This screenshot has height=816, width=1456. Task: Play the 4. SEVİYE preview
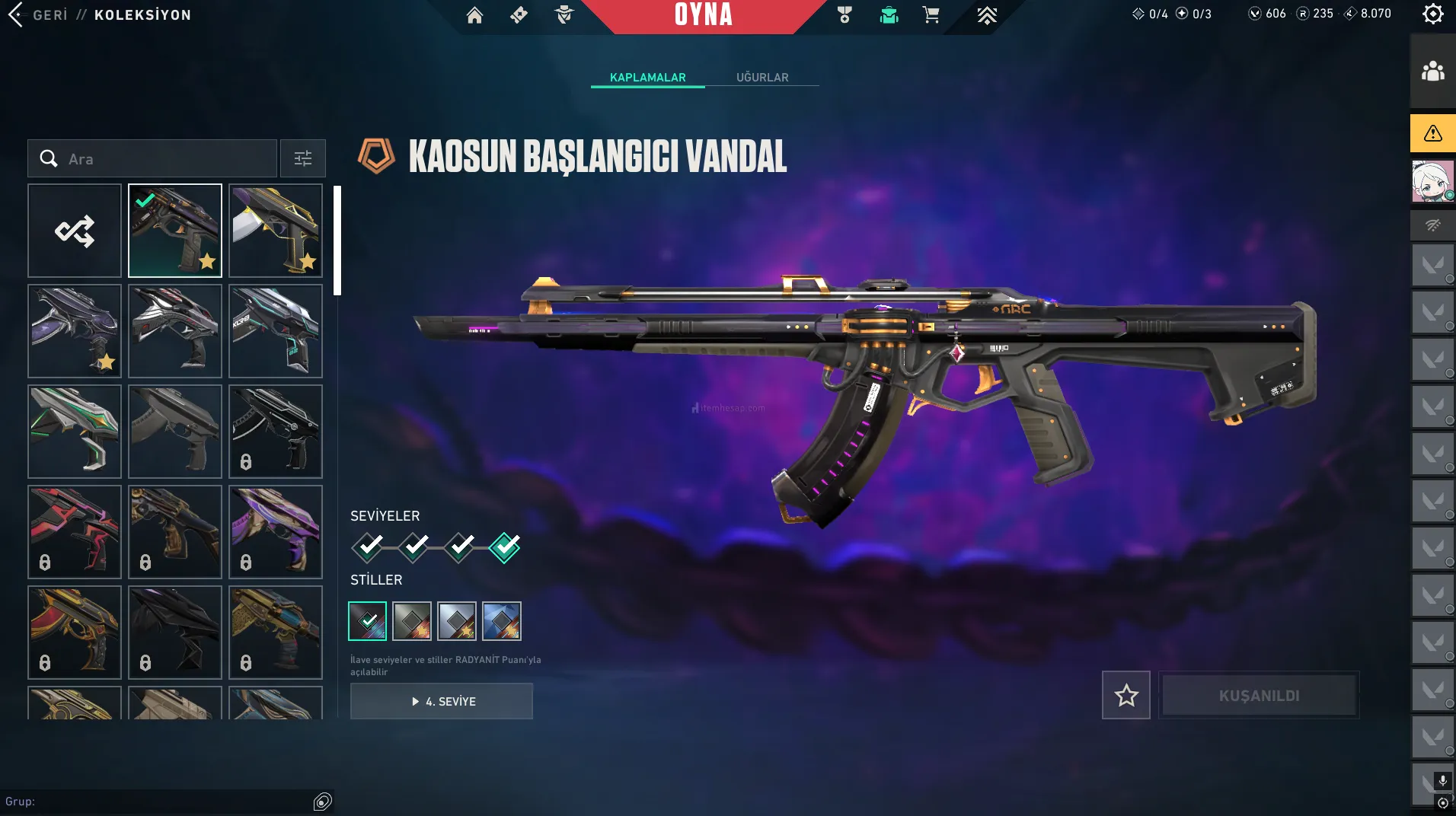442,701
